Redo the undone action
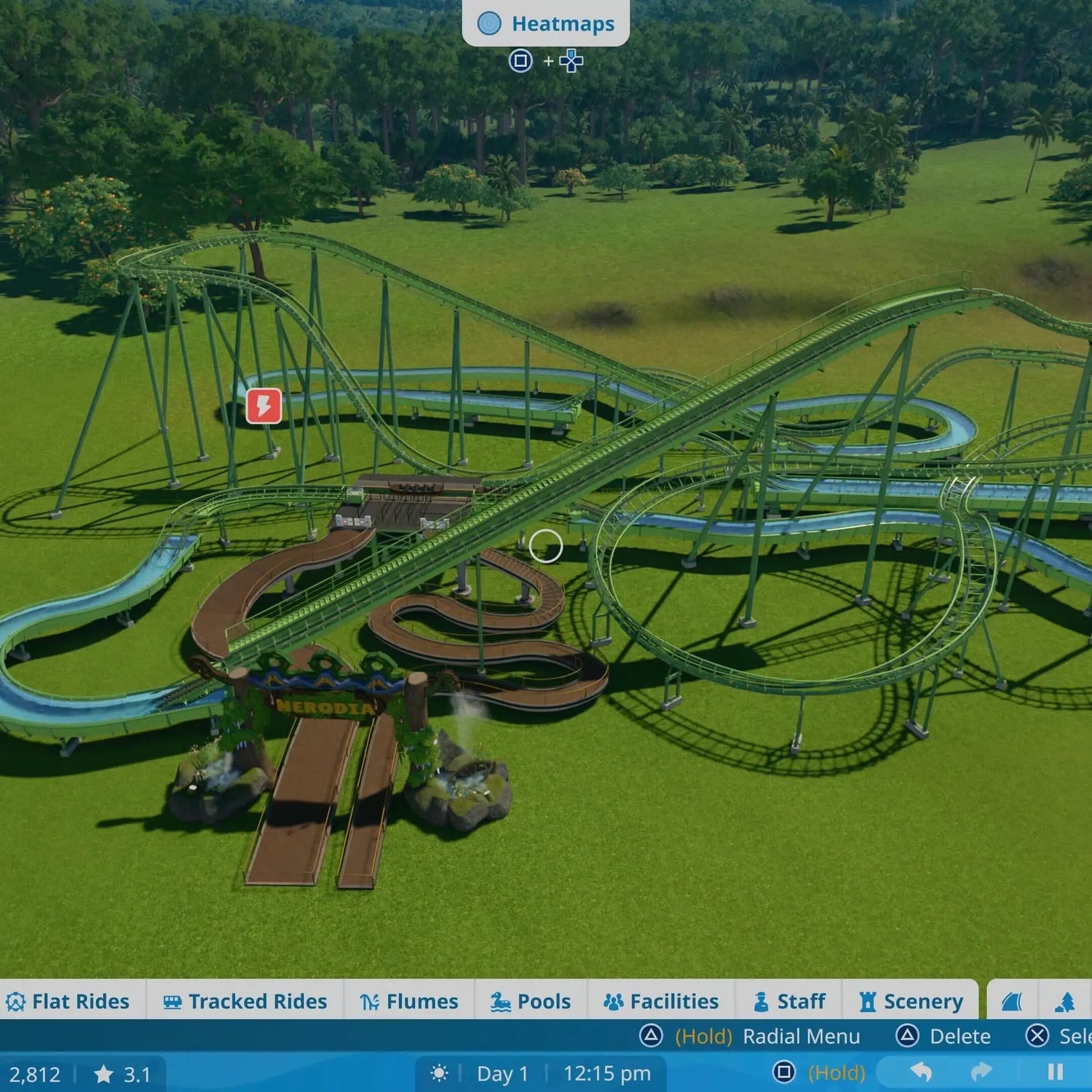 pyautogui.click(x=981, y=1072)
